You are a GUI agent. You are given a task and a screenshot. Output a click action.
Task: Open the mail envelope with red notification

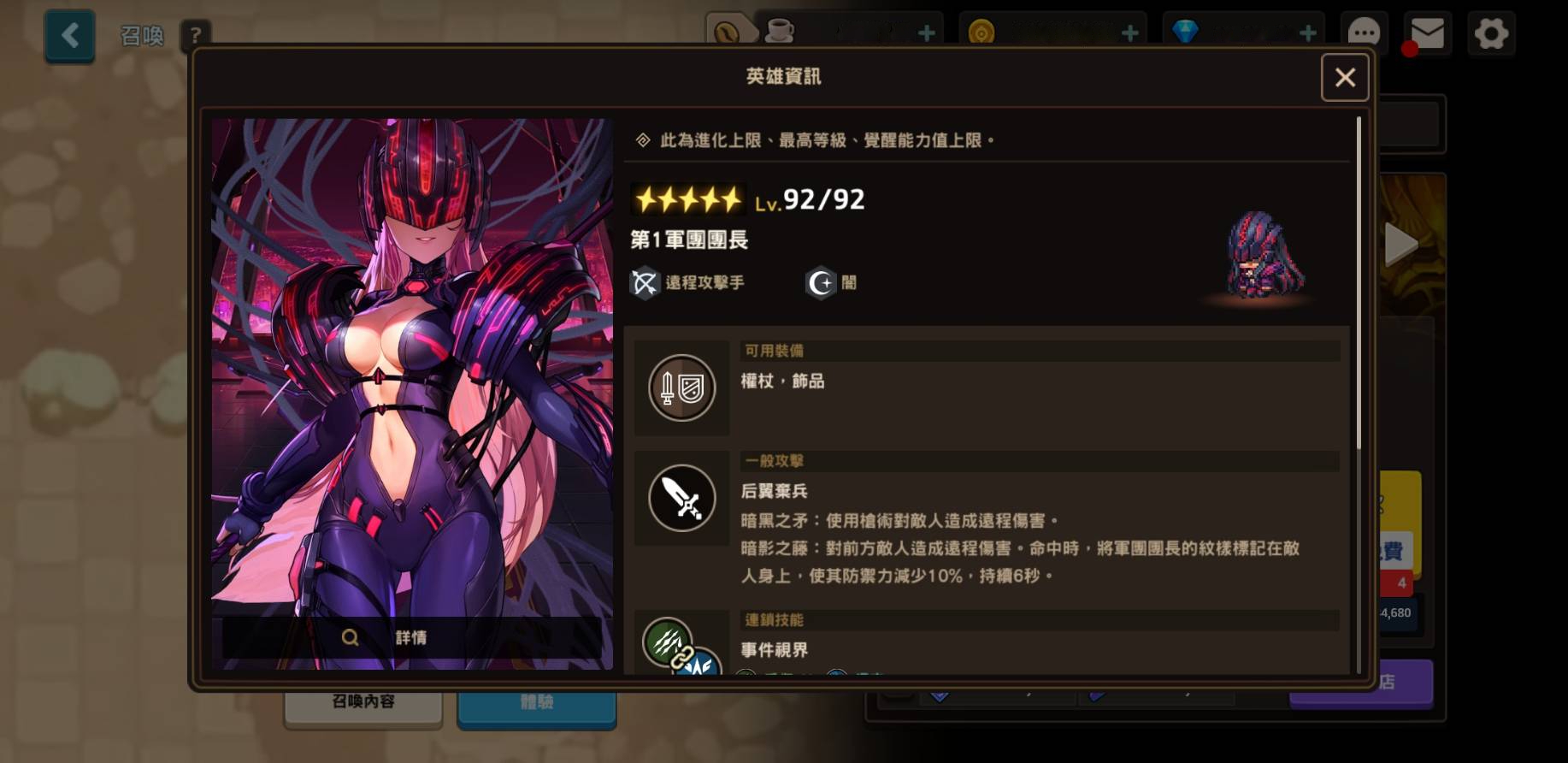1426,33
